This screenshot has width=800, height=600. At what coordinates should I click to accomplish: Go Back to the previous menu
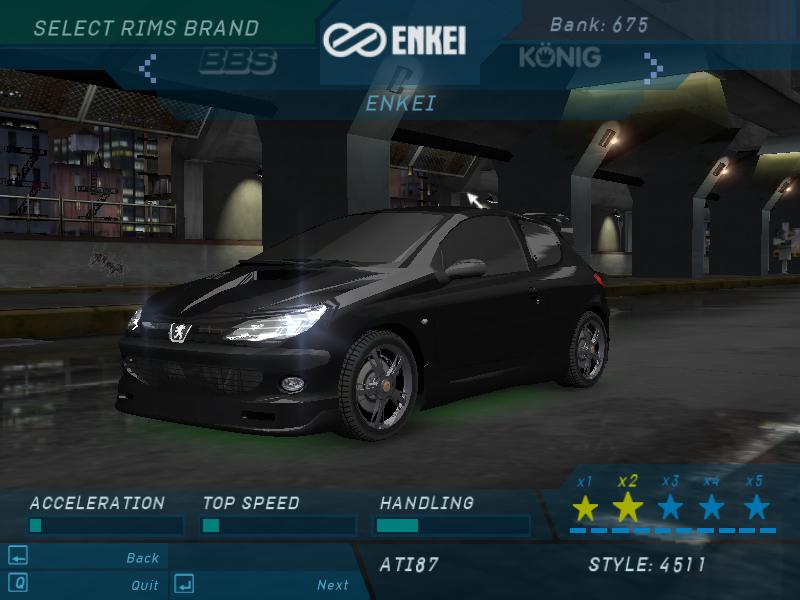[142, 558]
